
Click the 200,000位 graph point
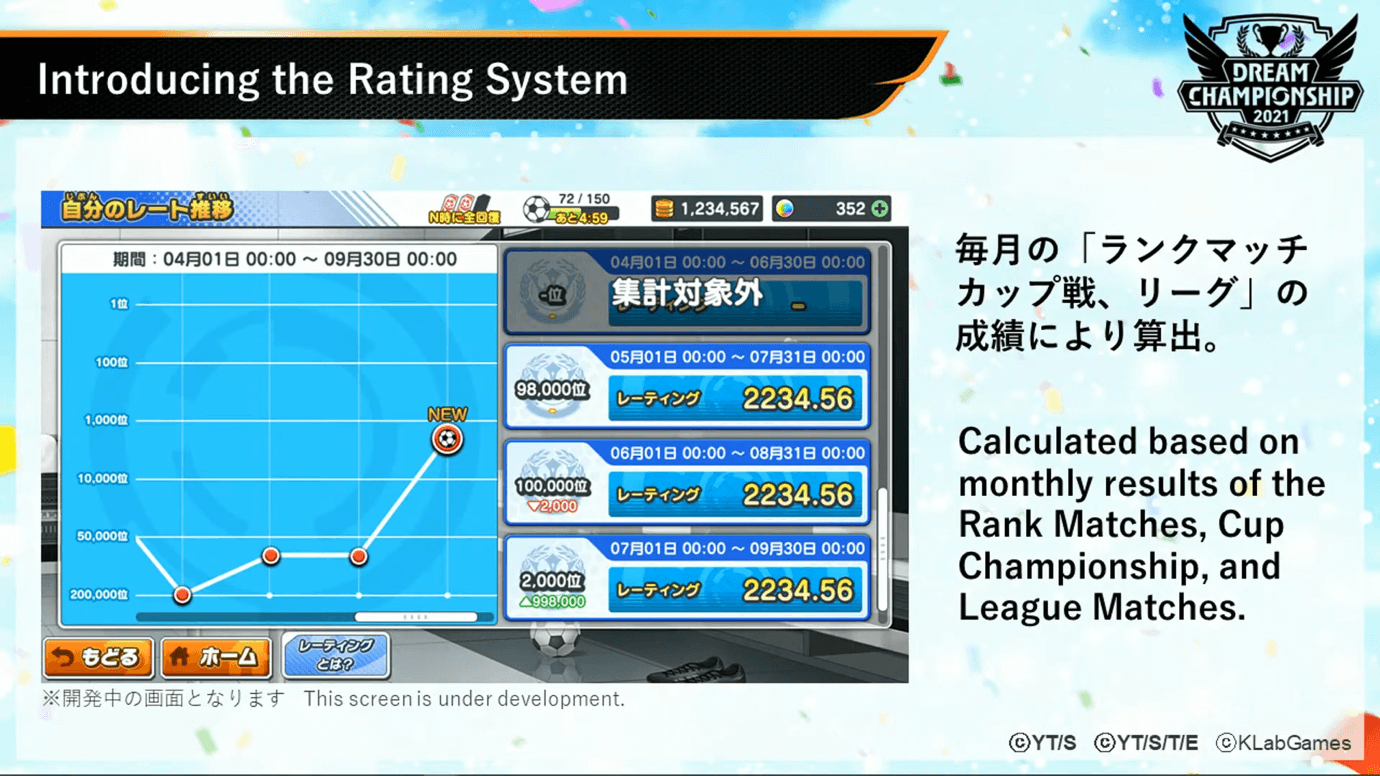182,595
